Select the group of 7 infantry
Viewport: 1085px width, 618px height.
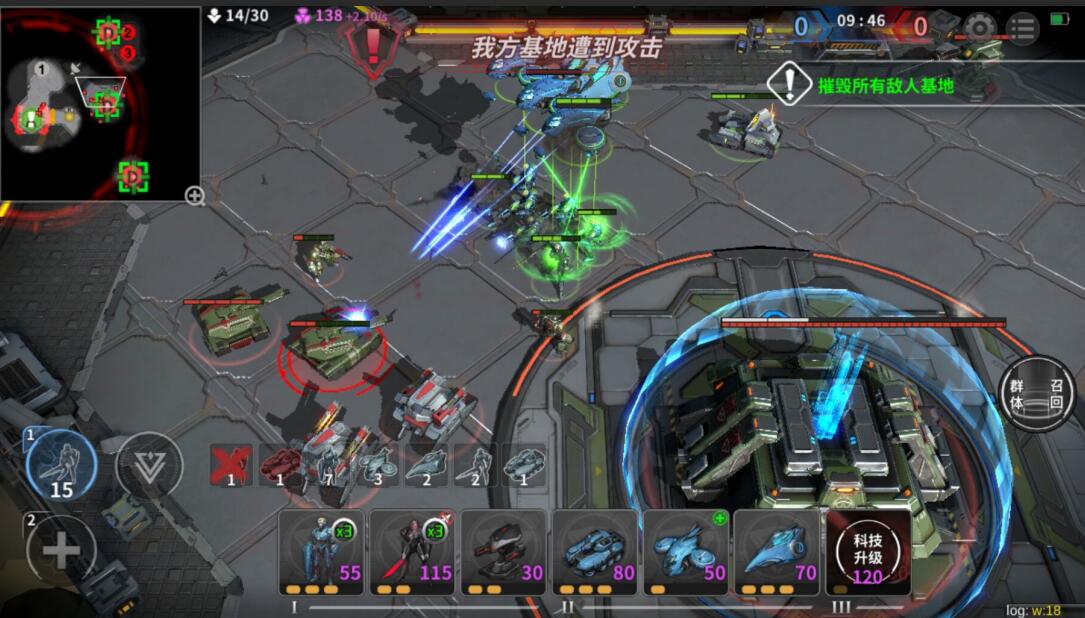click(x=328, y=465)
